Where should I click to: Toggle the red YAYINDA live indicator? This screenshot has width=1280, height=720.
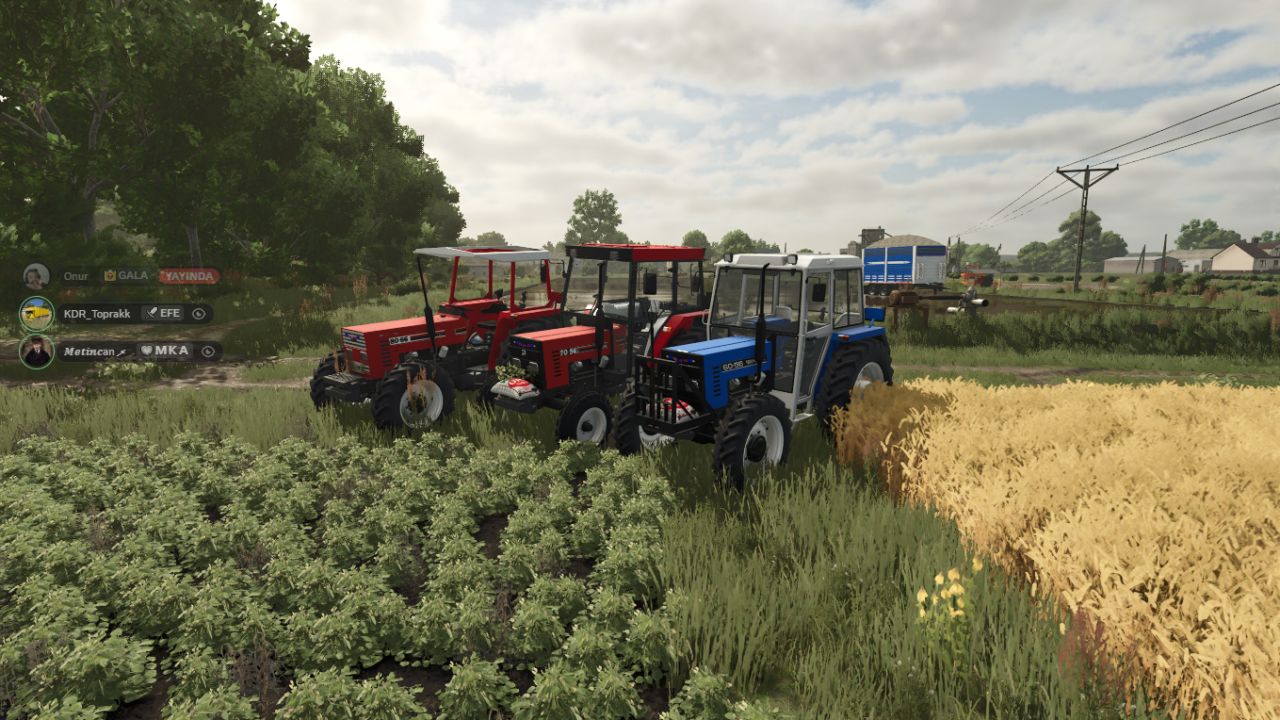(x=190, y=277)
